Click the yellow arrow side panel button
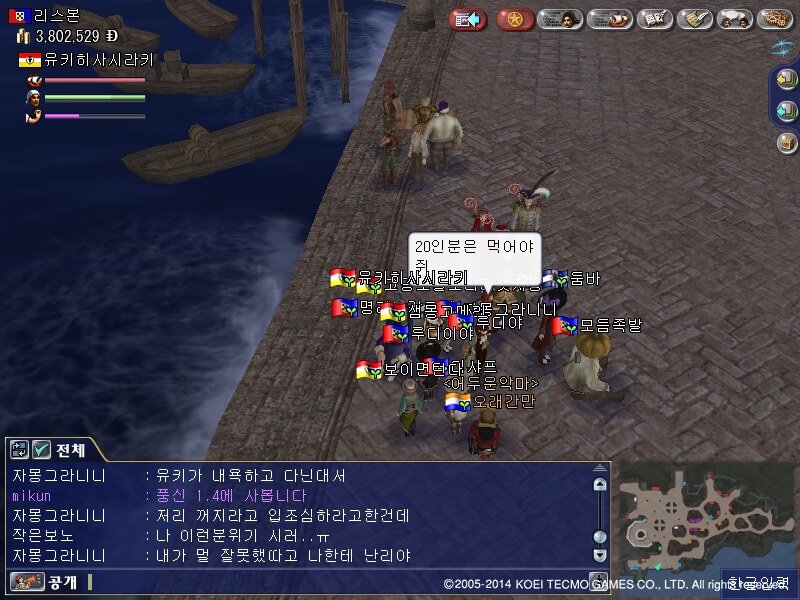800x600 pixels. point(787,82)
